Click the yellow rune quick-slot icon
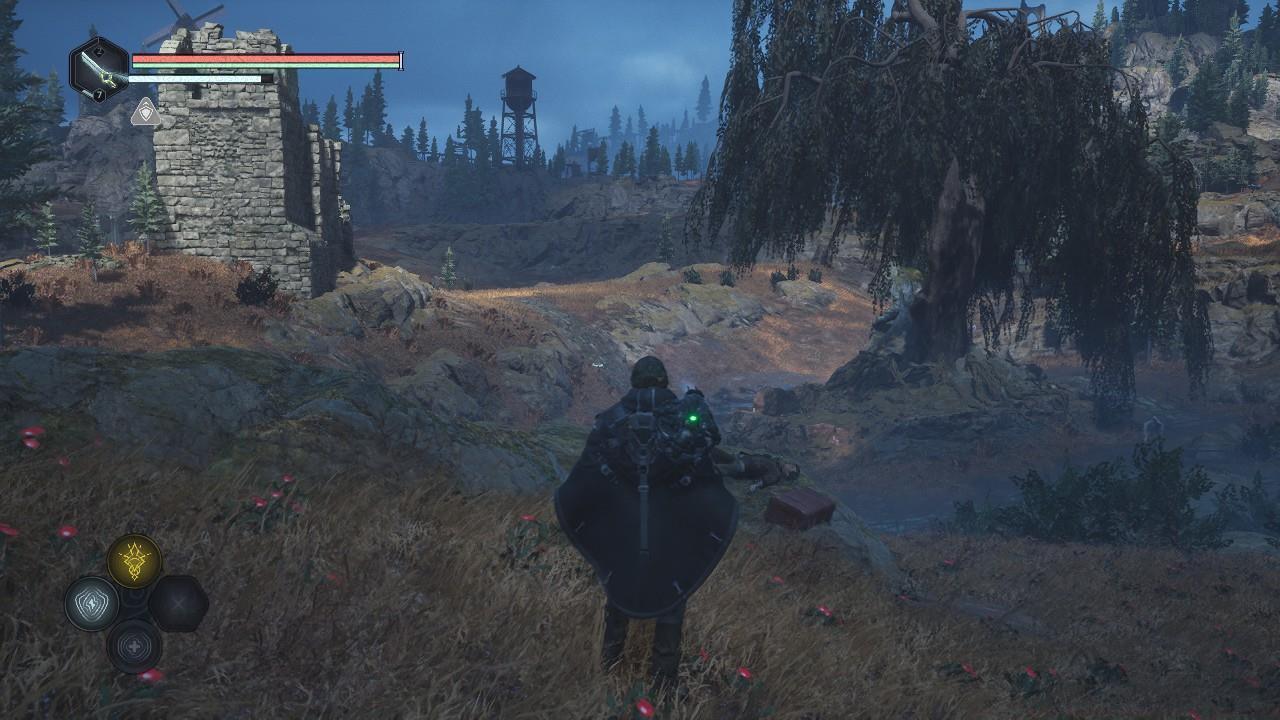 coord(134,557)
